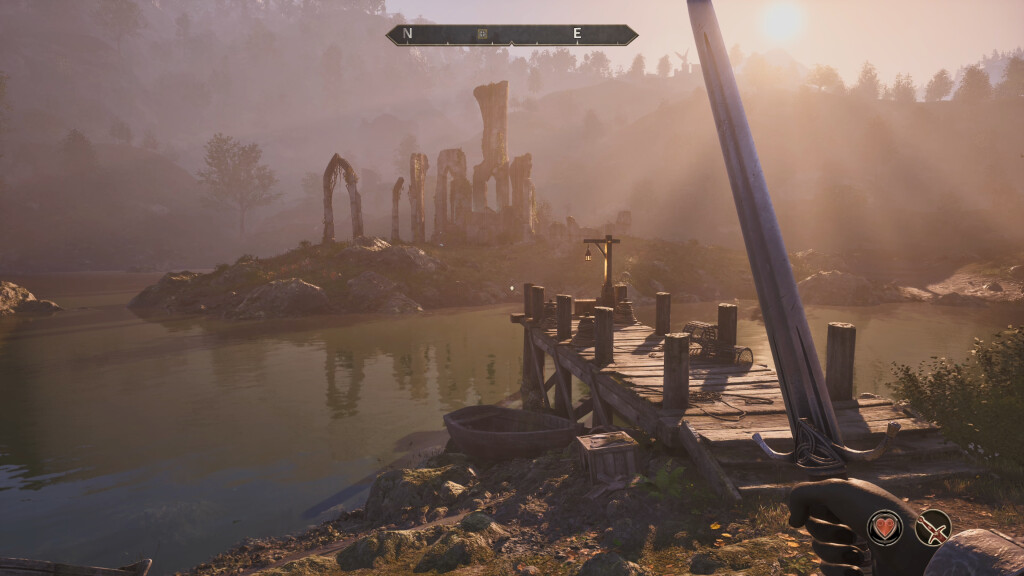Viewport: 1024px width, 576px height.
Task: Select the heart shield icon
Action: (884, 527)
